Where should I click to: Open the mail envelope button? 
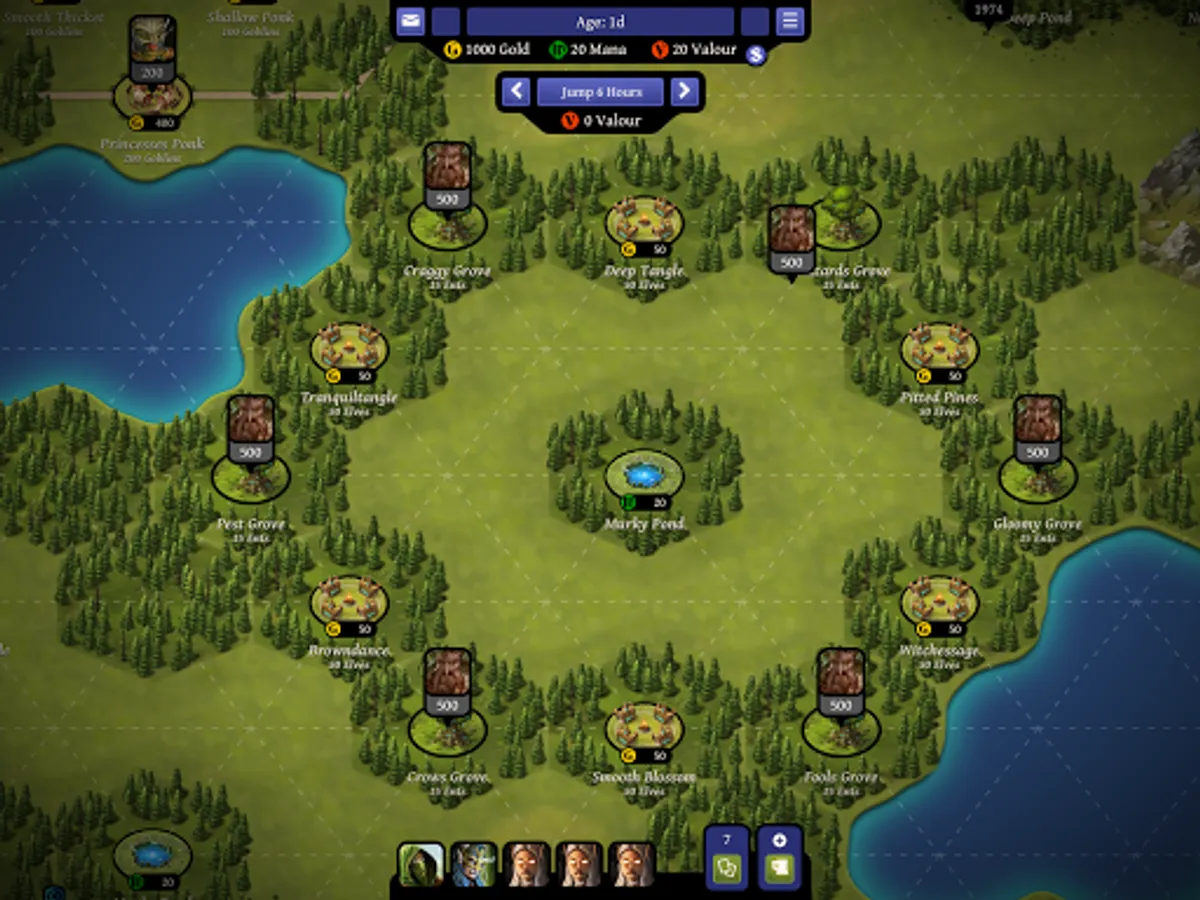(410, 21)
